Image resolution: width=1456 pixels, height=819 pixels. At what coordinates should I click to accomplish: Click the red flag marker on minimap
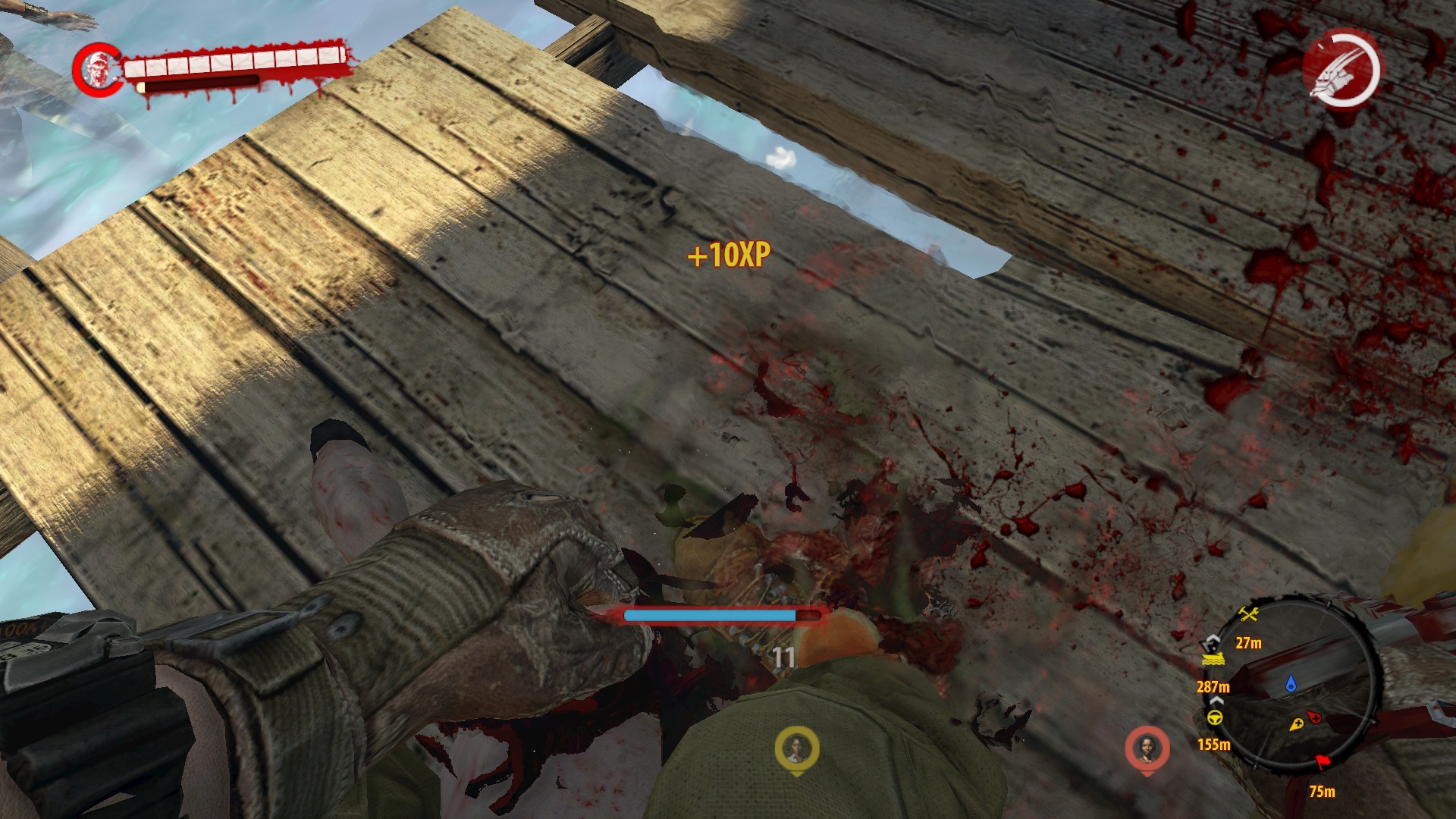(1324, 761)
